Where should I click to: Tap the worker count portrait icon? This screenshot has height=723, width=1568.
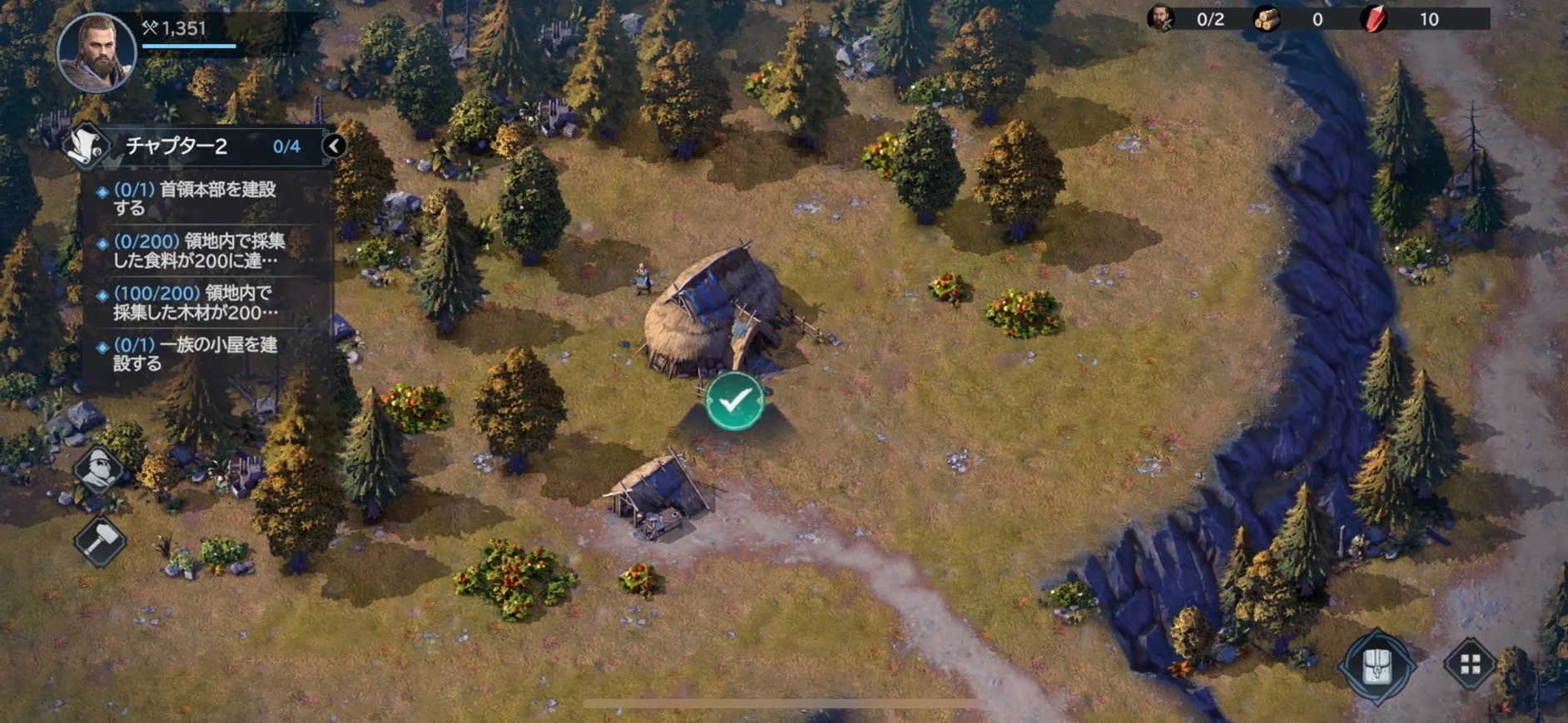pos(1160,18)
